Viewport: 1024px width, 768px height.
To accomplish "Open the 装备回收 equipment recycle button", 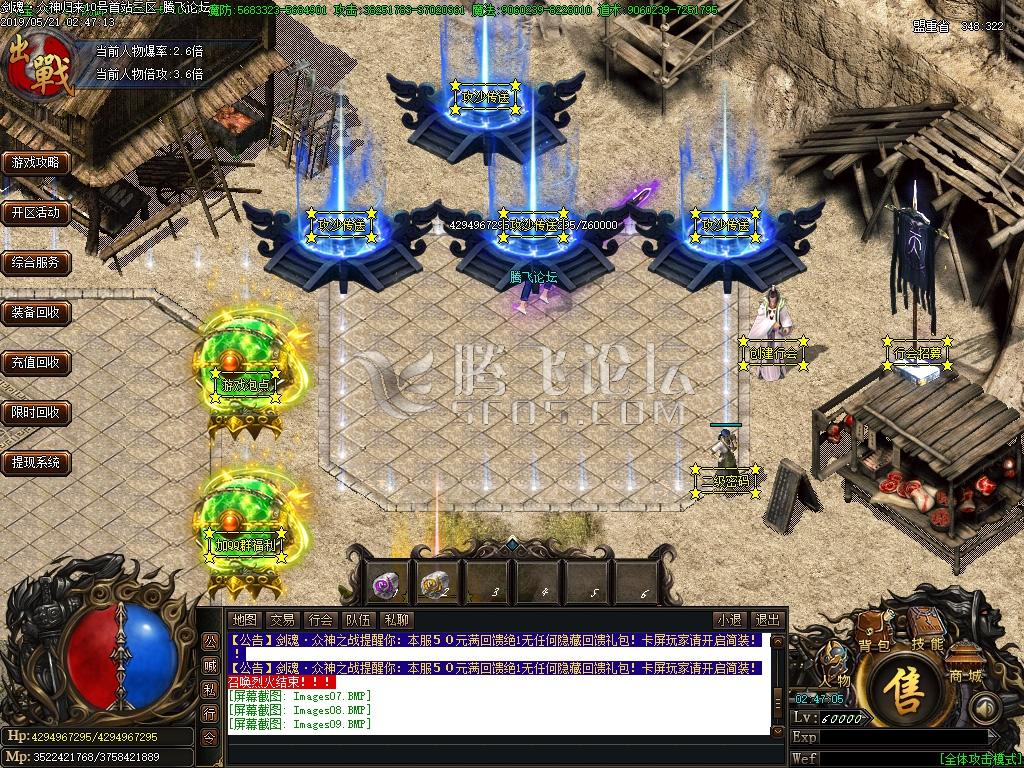I will click(36, 312).
